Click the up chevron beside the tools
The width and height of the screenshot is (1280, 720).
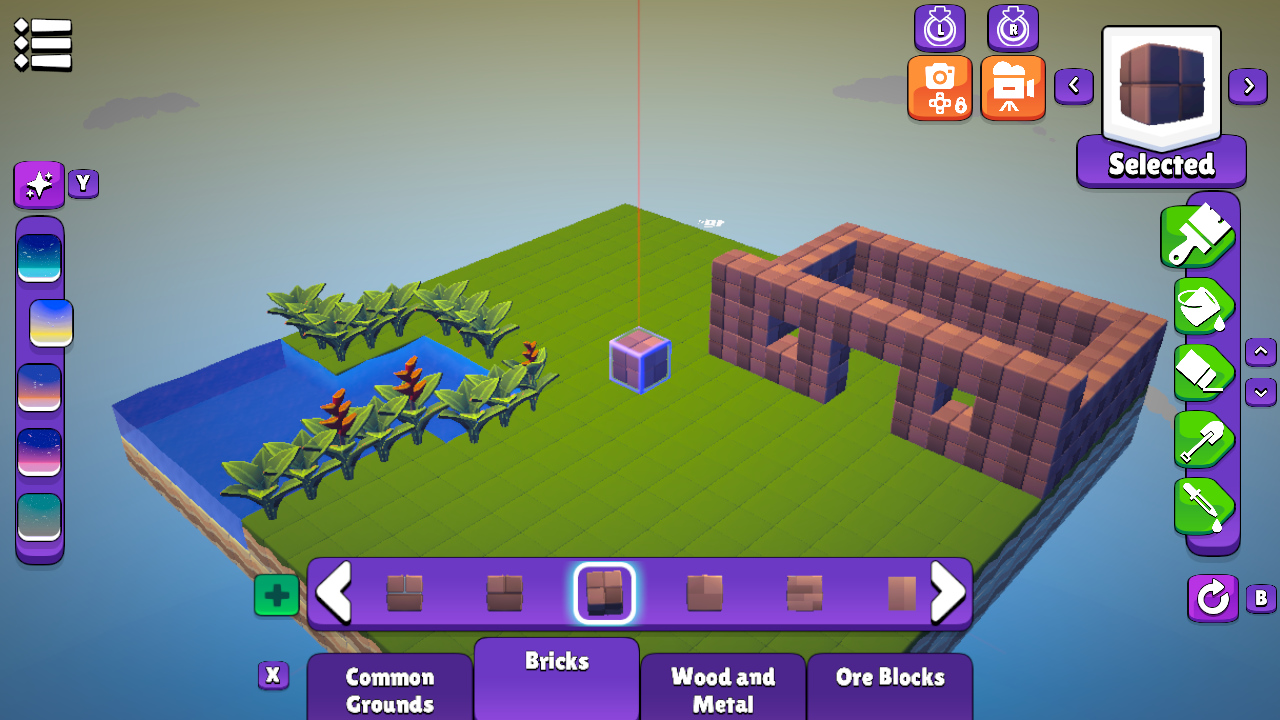(1260, 352)
